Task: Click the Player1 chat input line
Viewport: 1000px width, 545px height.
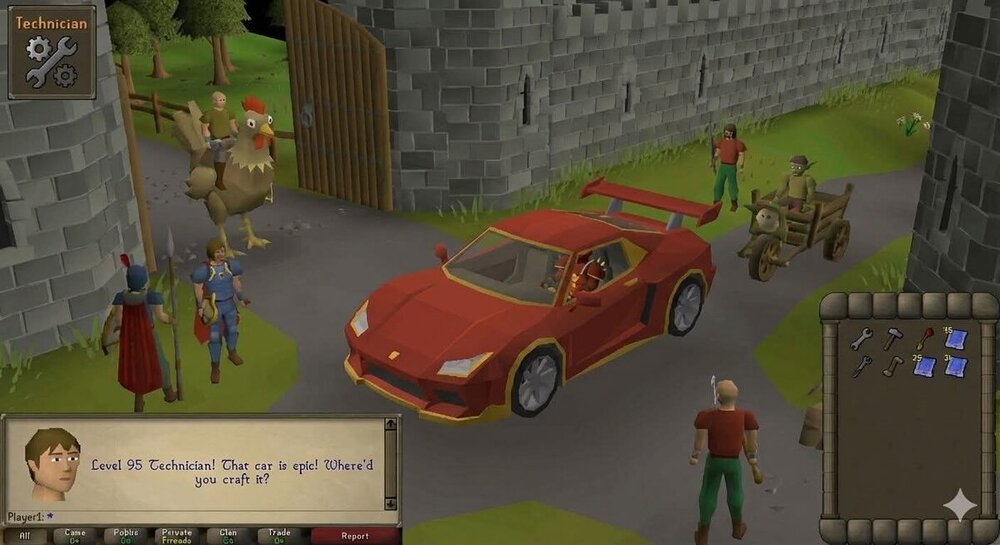Action: (x=200, y=517)
